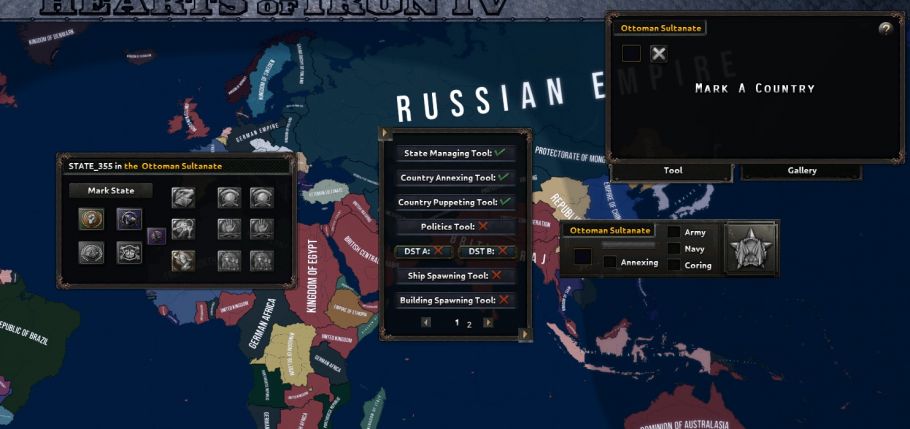The image size is (910, 429).
Task: Switch to the Gallery tab
Action: tap(801, 171)
